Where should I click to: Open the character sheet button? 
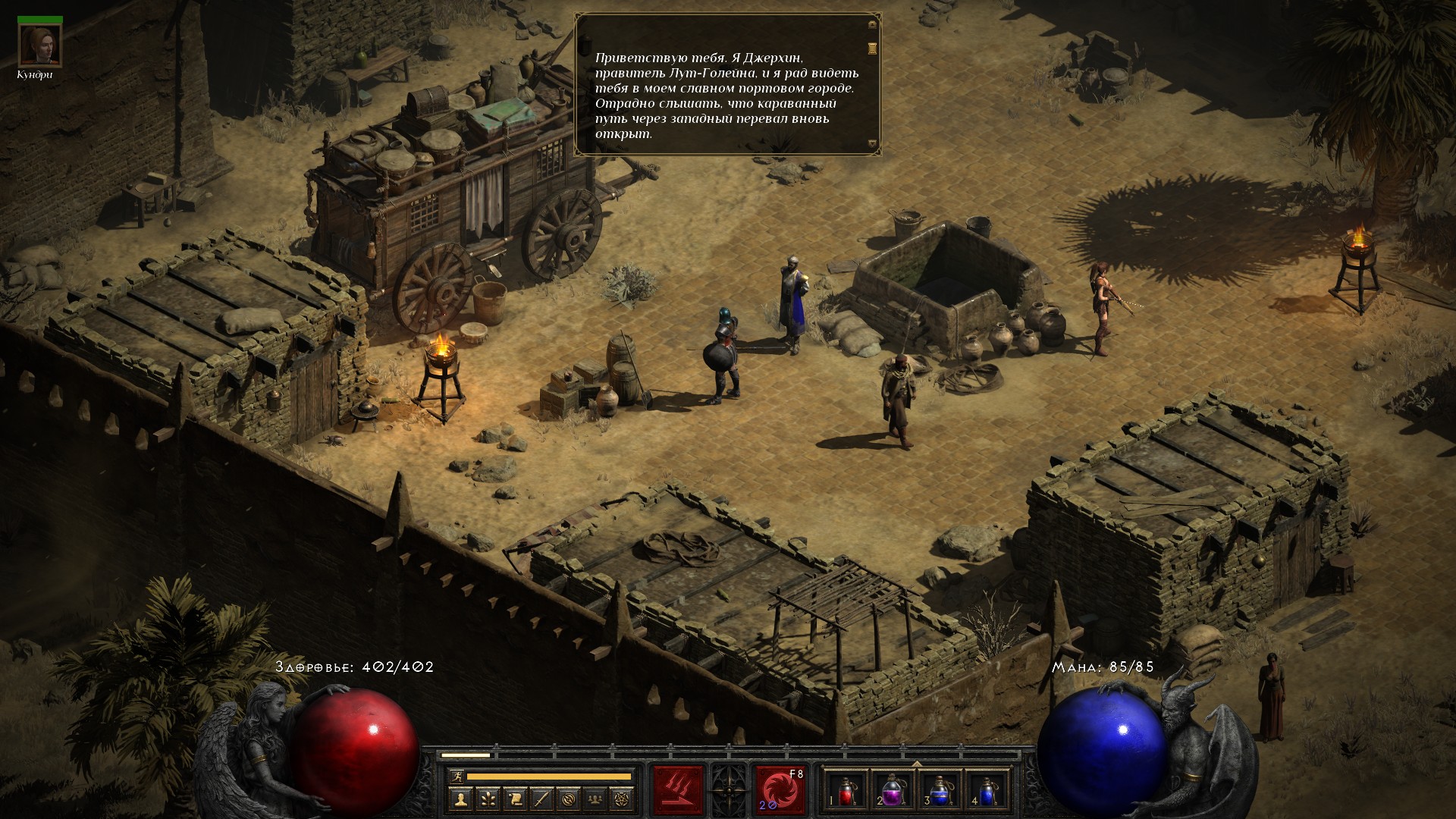click(460, 799)
